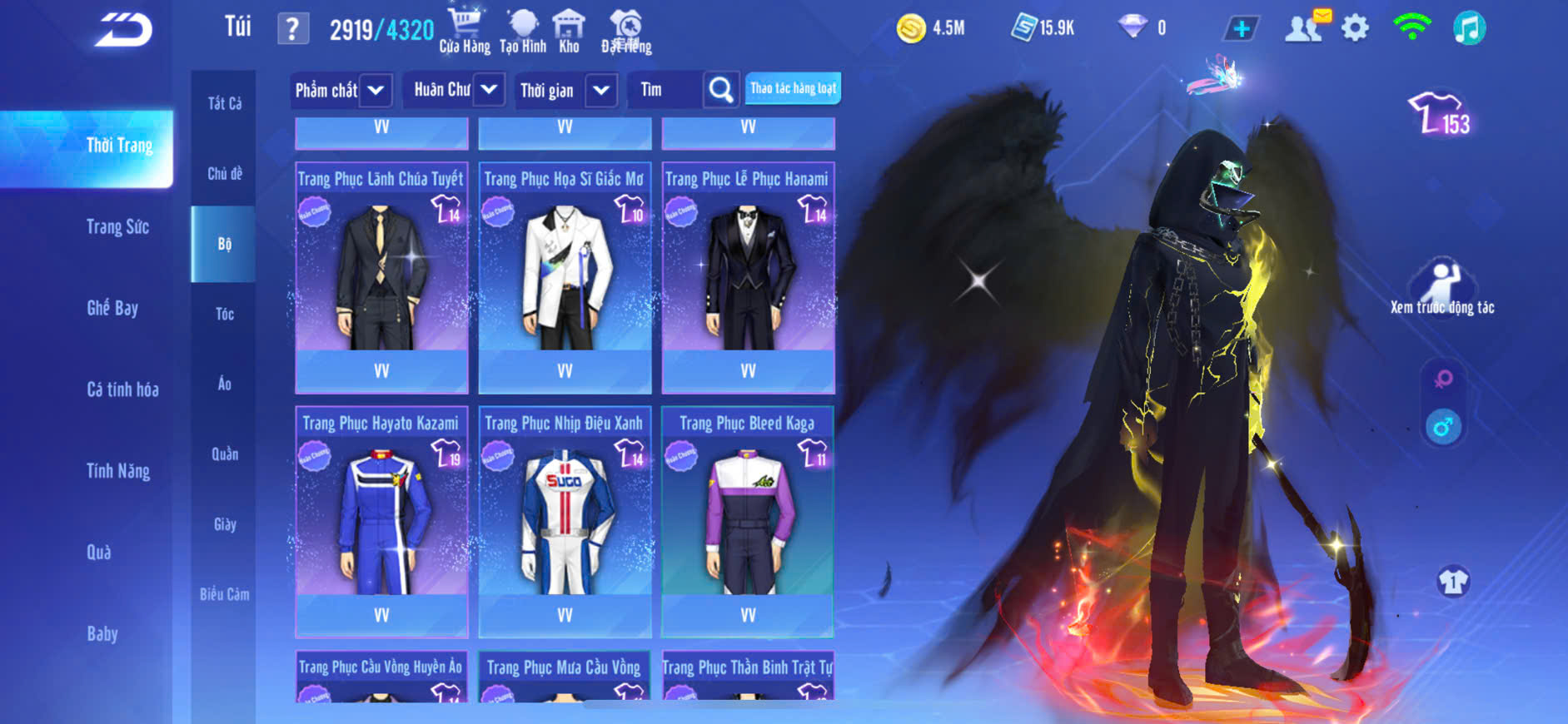Activate Thao tác hàng loạt button
The width and height of the screenshot is (1568, 724).
[793, 88]
